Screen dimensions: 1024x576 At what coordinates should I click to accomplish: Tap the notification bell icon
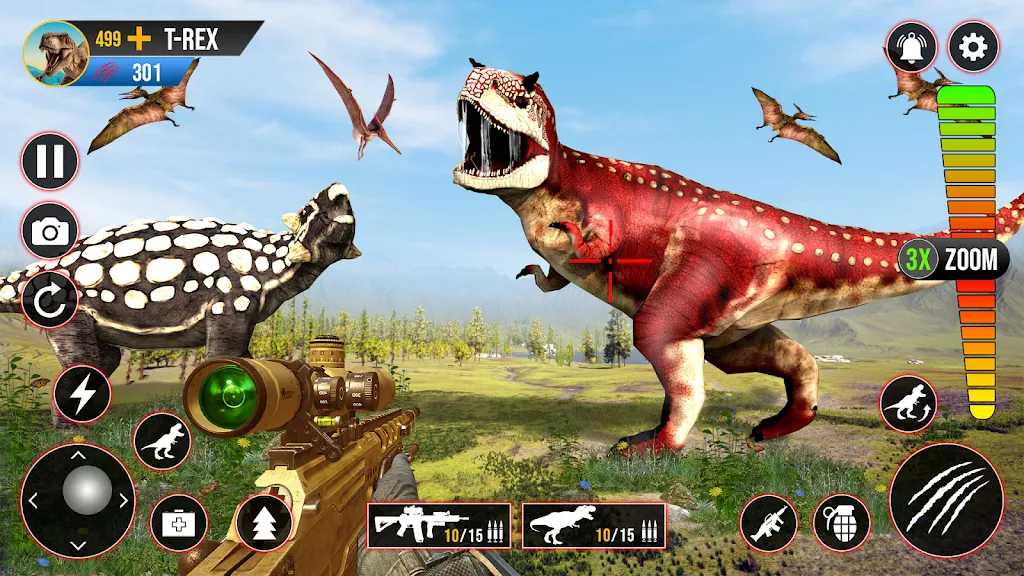[911, 47]
